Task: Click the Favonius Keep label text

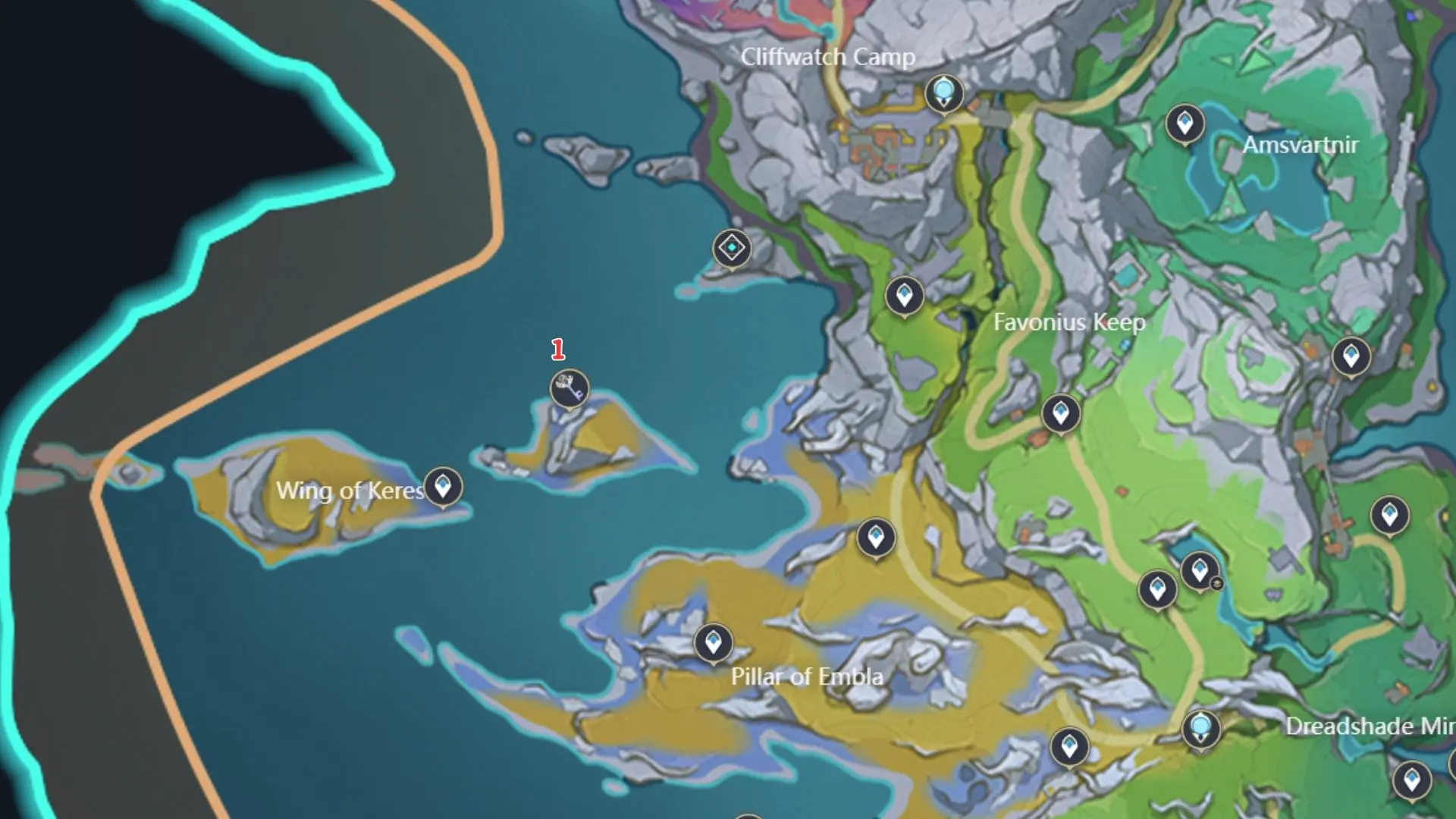Action: coord(1072,322)
